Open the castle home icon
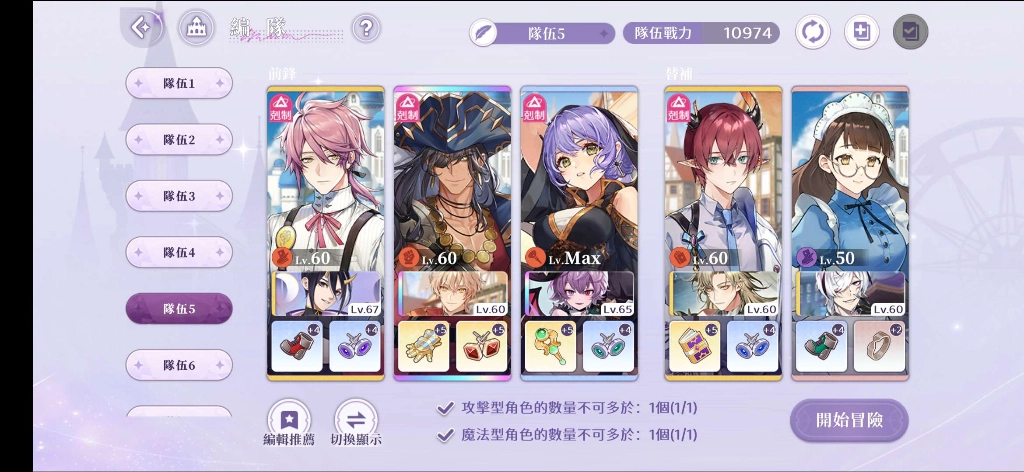 coord(196,28)
